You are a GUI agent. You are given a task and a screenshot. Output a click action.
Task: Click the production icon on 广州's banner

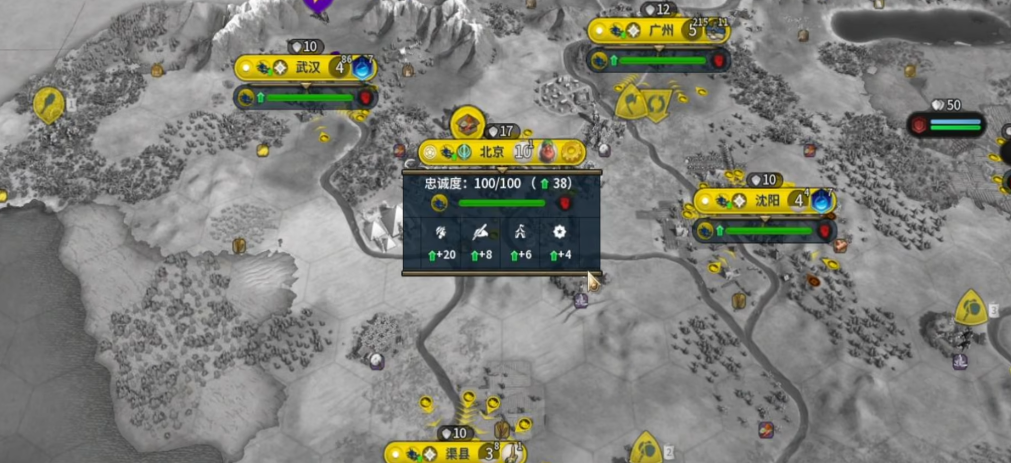(x=717, y=31)
